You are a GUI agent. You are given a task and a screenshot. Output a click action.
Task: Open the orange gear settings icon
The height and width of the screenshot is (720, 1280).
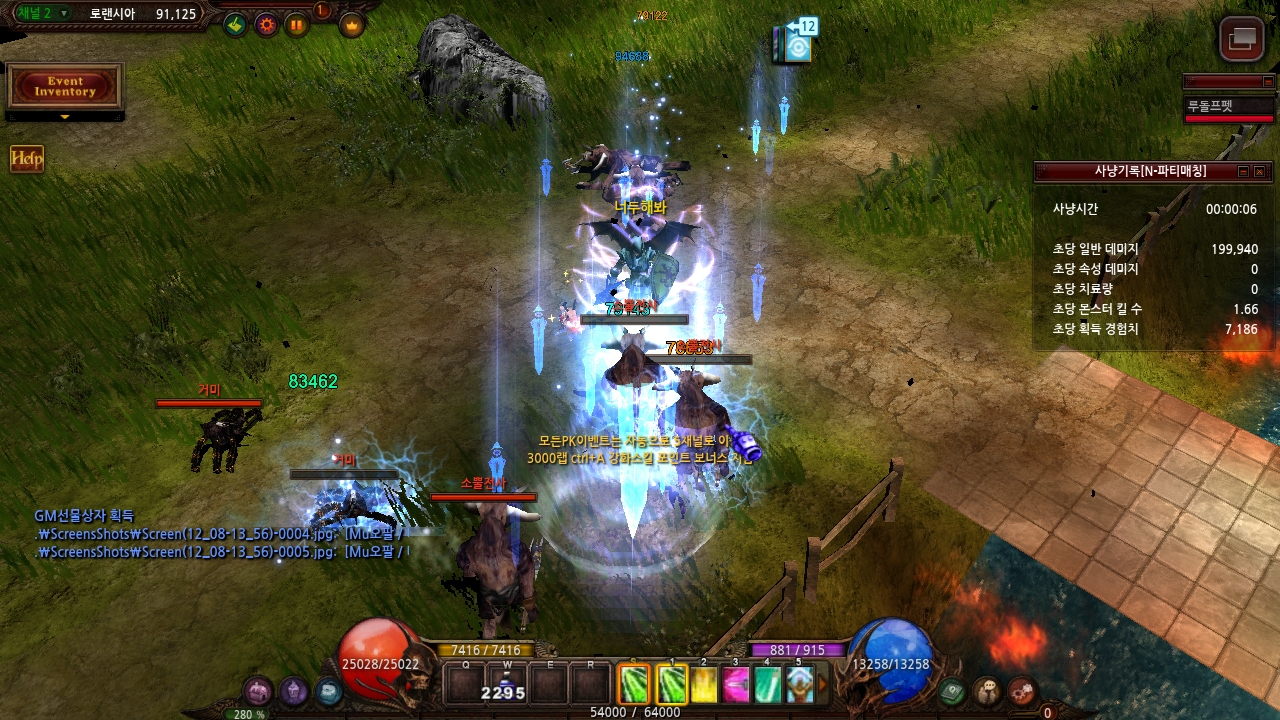(266, 25)
